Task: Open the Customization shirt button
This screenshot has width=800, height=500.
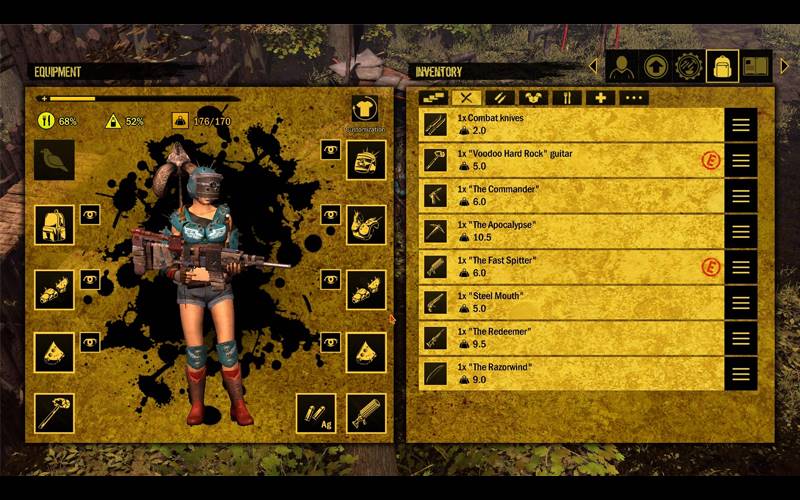Action: [364, 110]
